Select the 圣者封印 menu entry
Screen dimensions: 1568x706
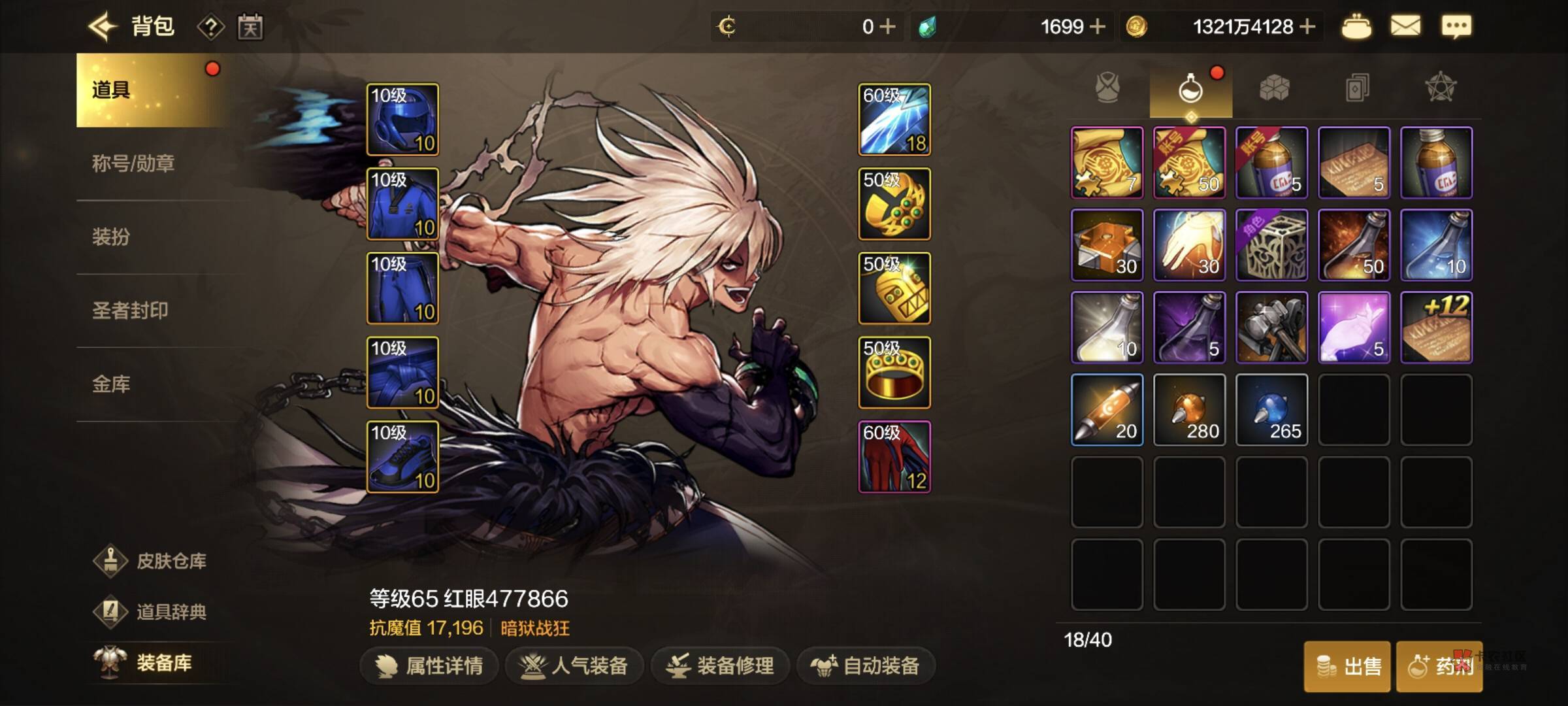point(130,310)
